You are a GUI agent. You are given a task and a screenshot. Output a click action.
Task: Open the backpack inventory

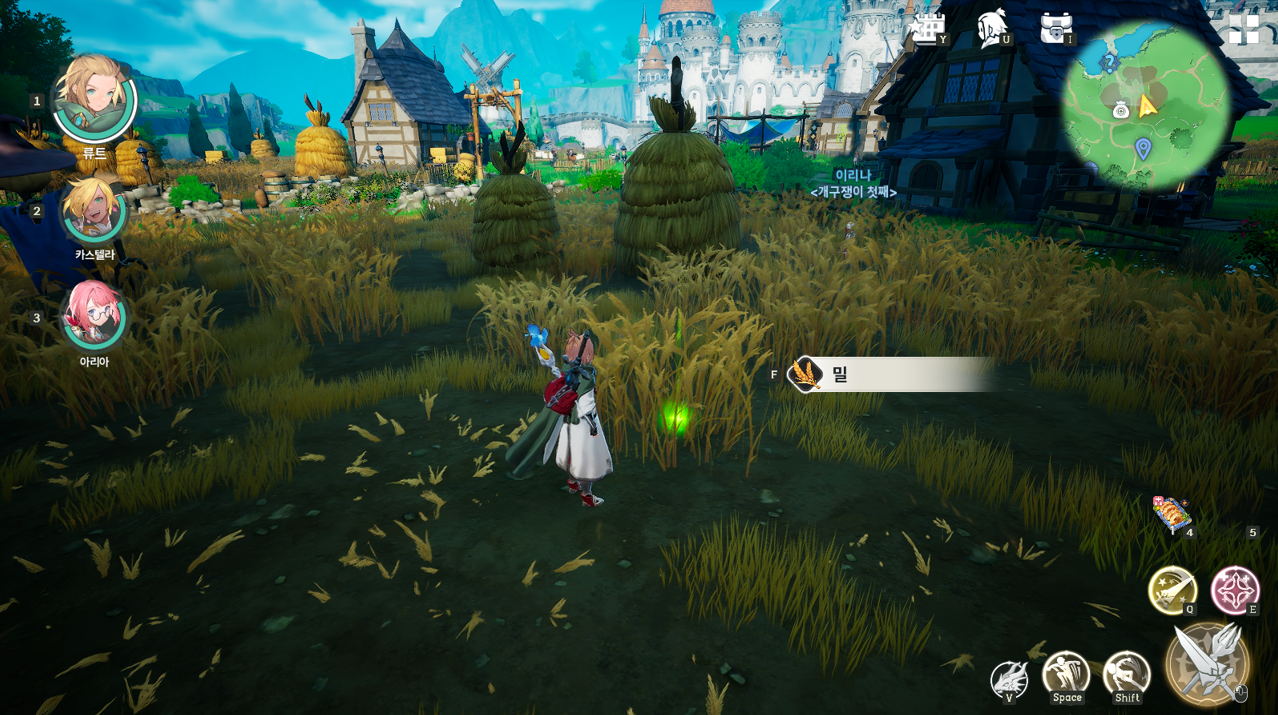1056,28
